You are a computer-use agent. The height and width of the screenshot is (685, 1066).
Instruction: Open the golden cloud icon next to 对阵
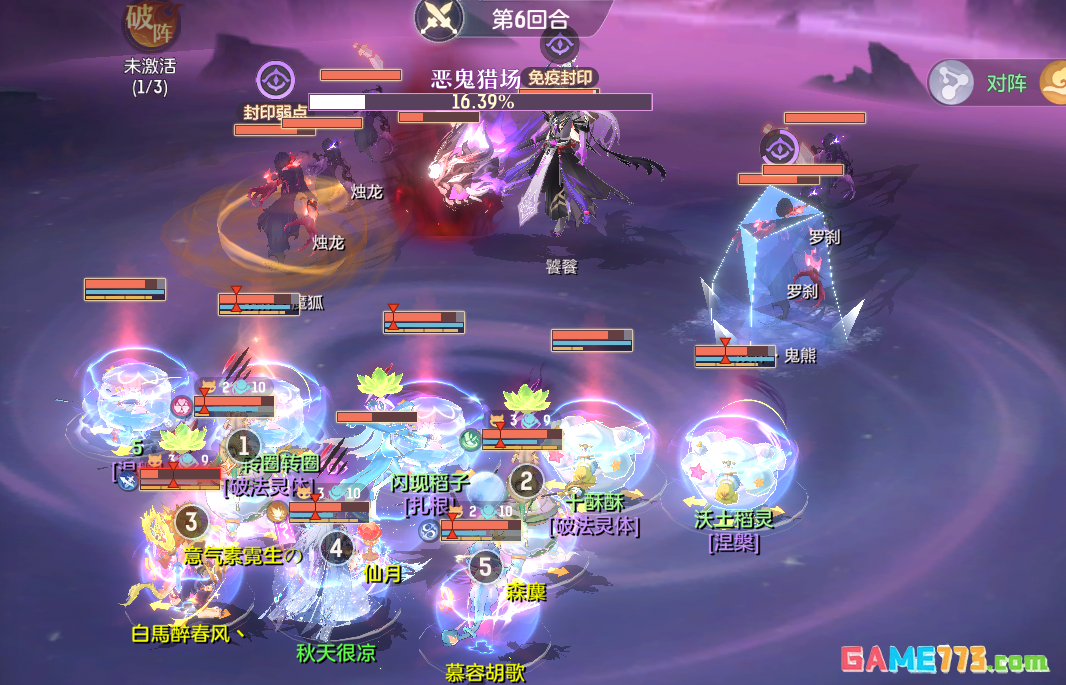tap(1054, 83)
